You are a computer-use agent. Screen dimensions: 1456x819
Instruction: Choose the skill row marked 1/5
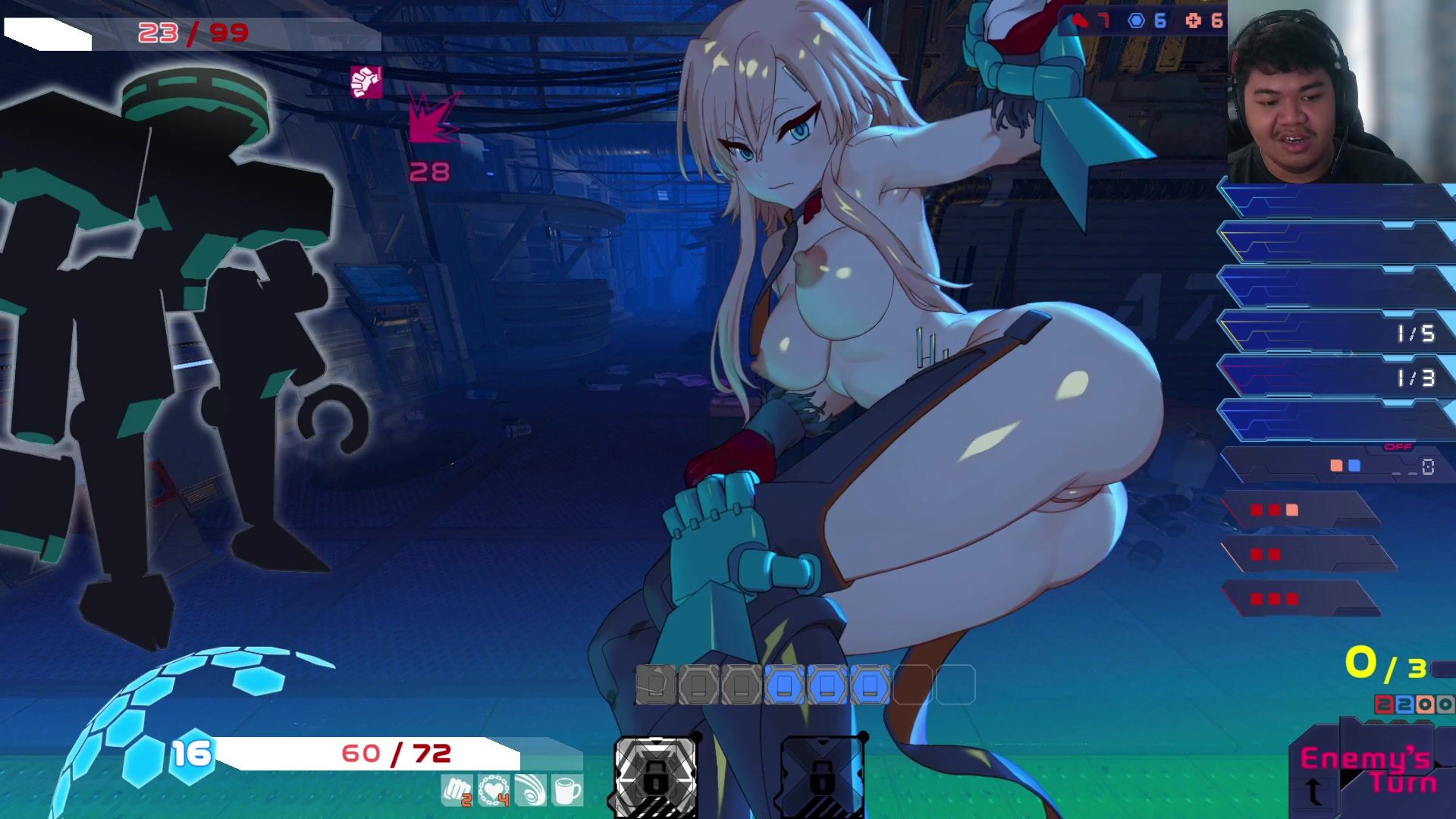[x=1333, y=332]
